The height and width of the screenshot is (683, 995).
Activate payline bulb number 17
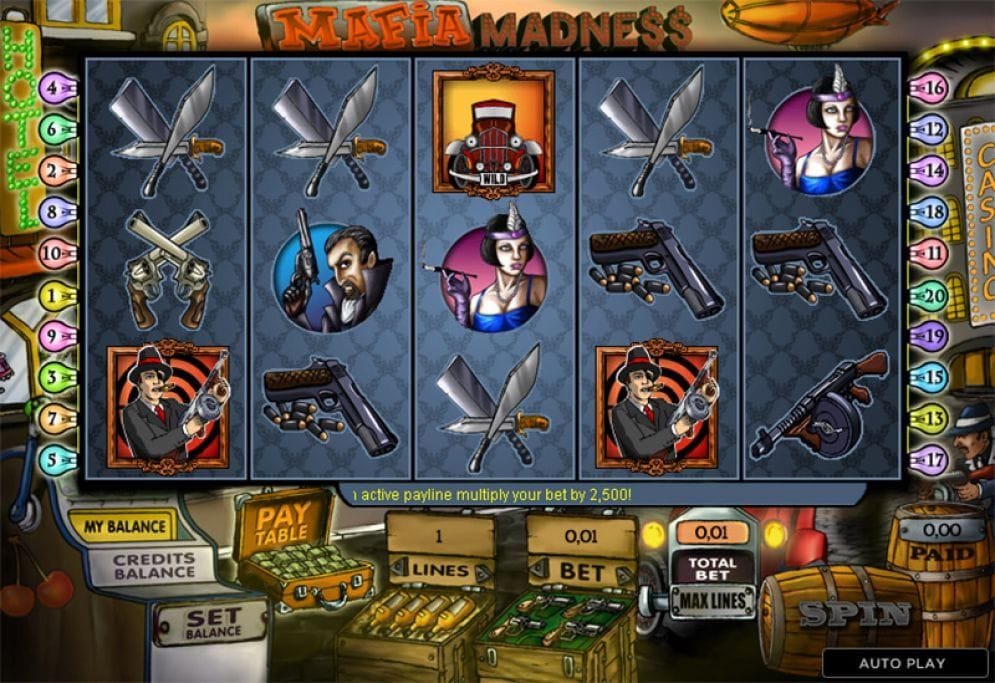(930, 460)
